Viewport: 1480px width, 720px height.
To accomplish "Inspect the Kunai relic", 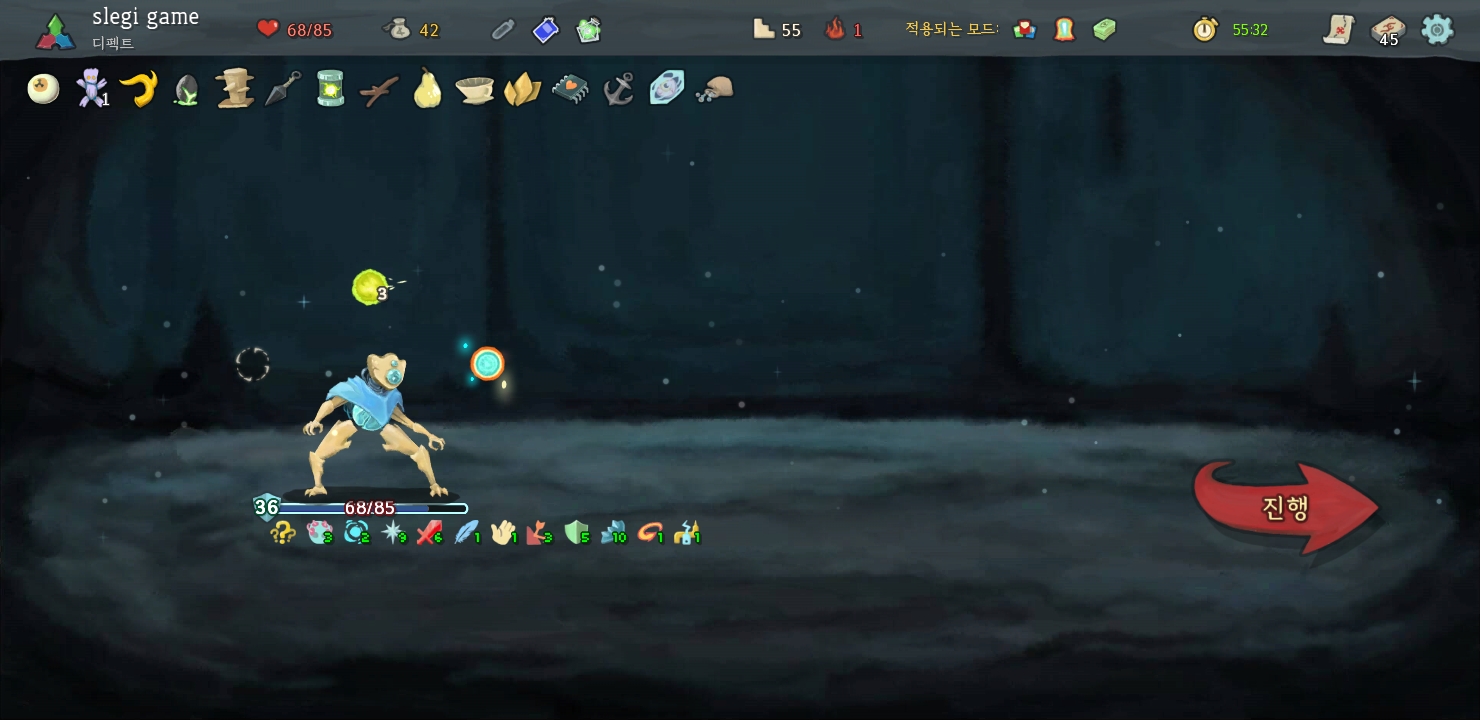I will (x=282, y=89).
